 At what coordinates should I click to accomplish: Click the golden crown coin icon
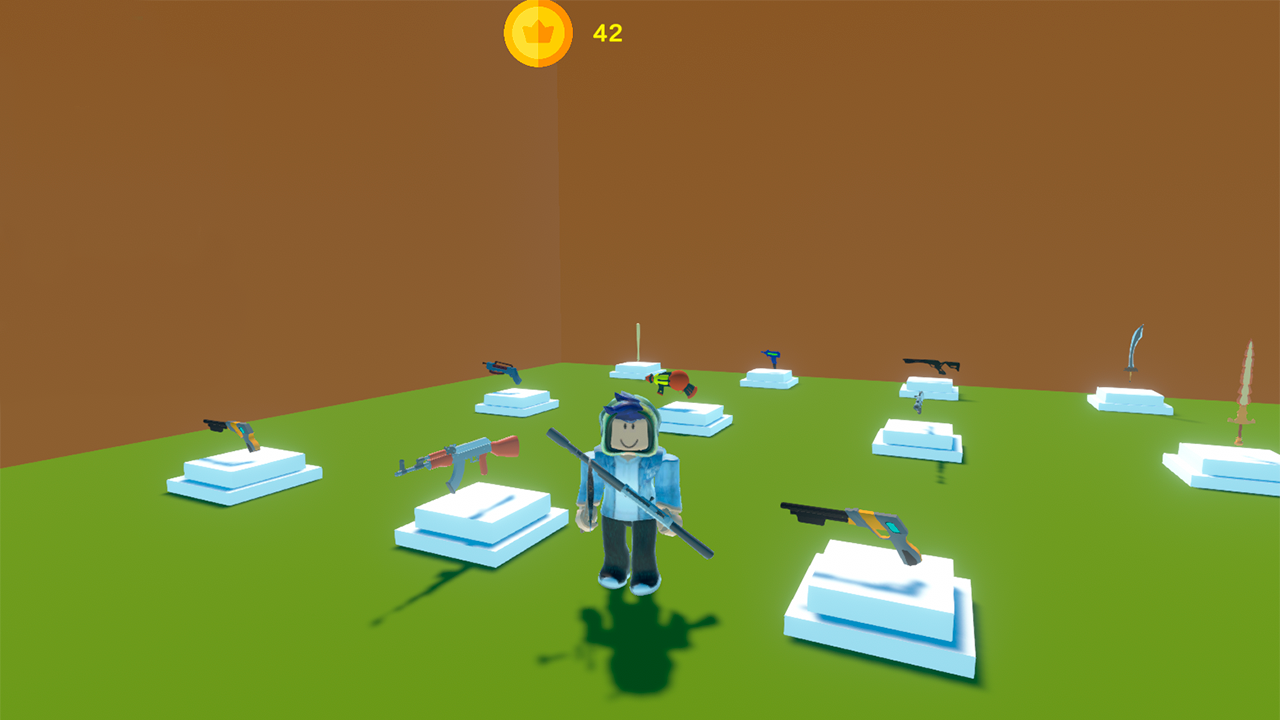tap(538, 32)
